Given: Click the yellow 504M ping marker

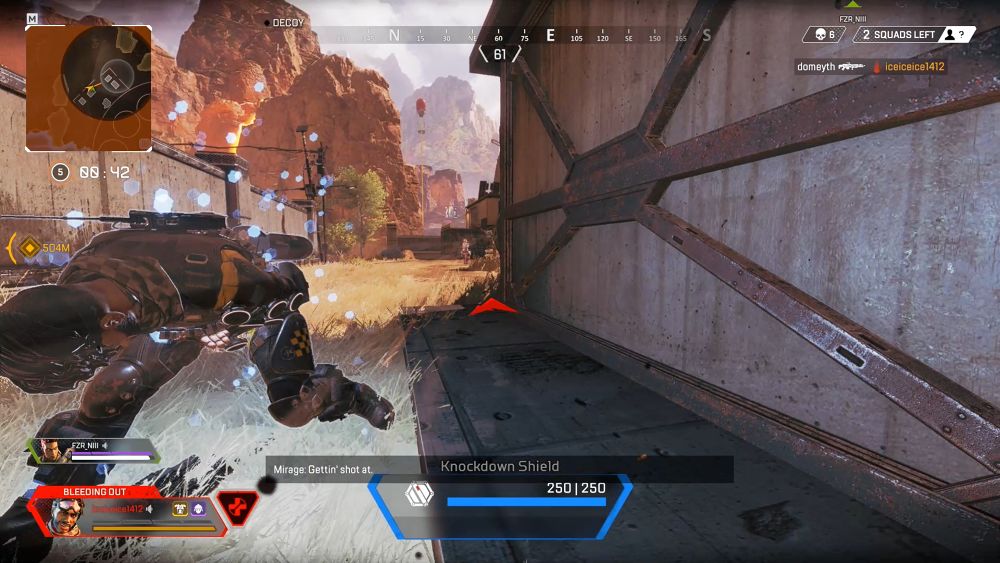Looking at the screenshot, I should click(30, 247).
